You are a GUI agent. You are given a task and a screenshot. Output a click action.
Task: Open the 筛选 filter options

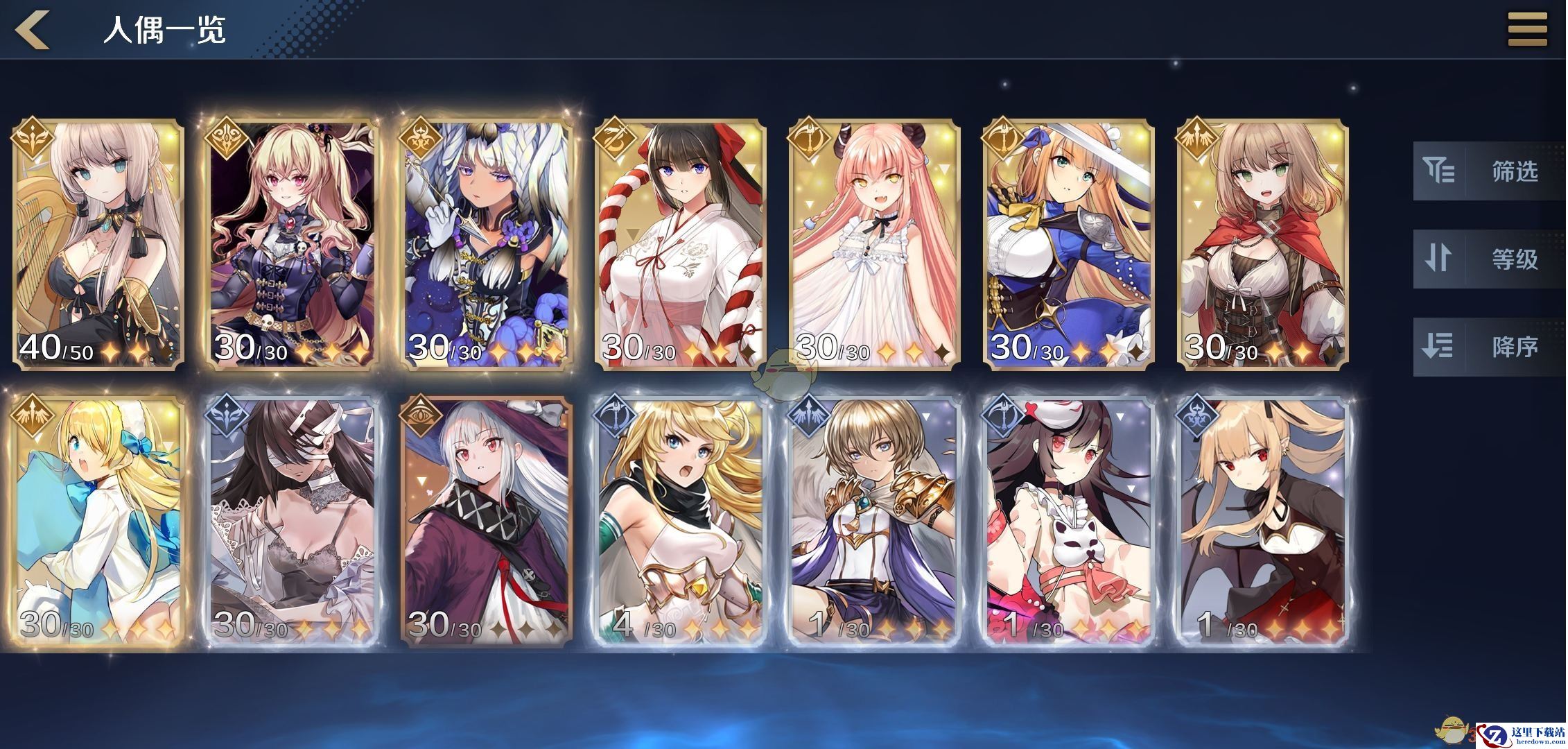coord(1488,171)
